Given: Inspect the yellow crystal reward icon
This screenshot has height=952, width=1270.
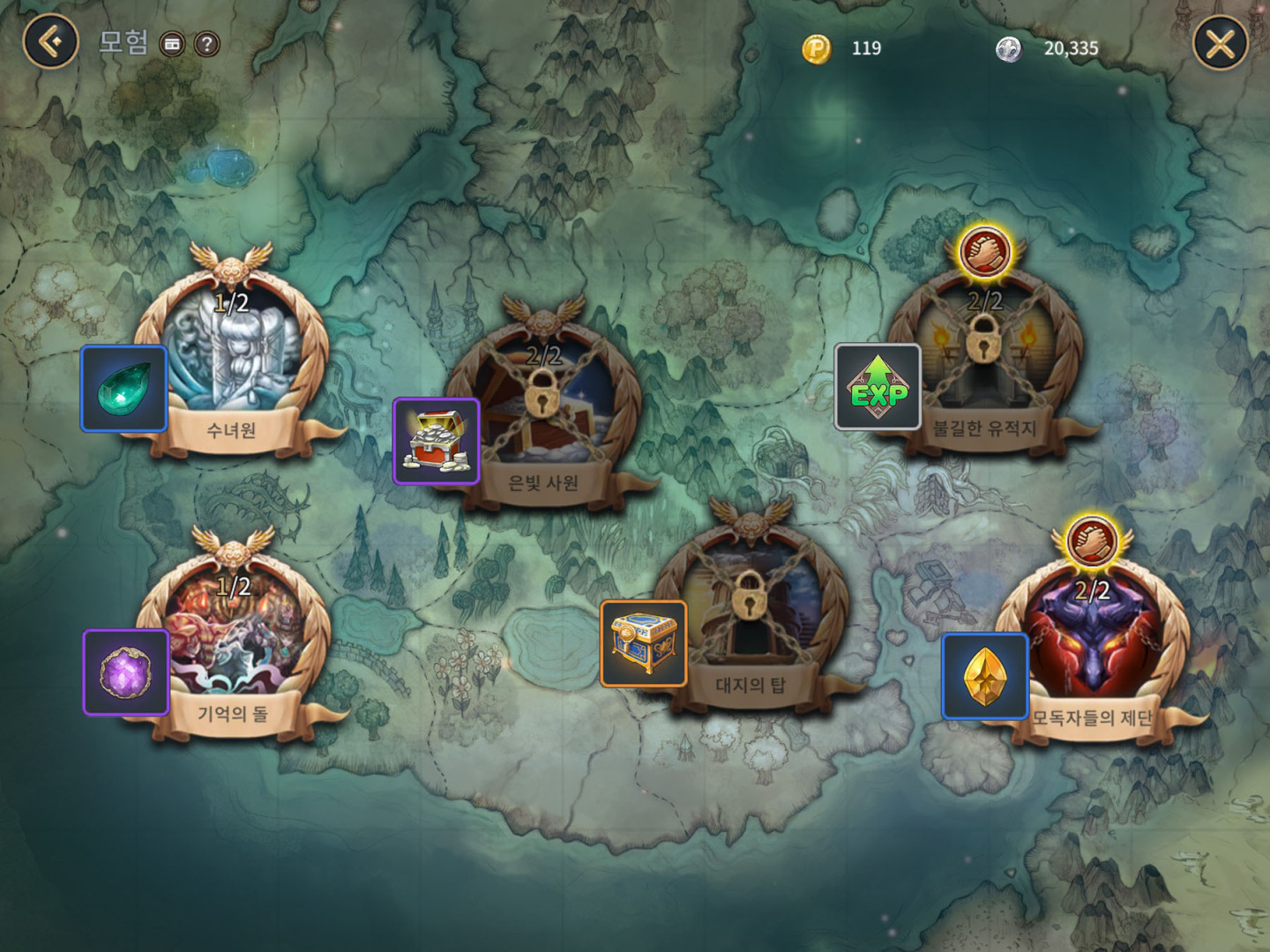Looking at the screenshot, I should pyautogui.click(x=985, y=676).
